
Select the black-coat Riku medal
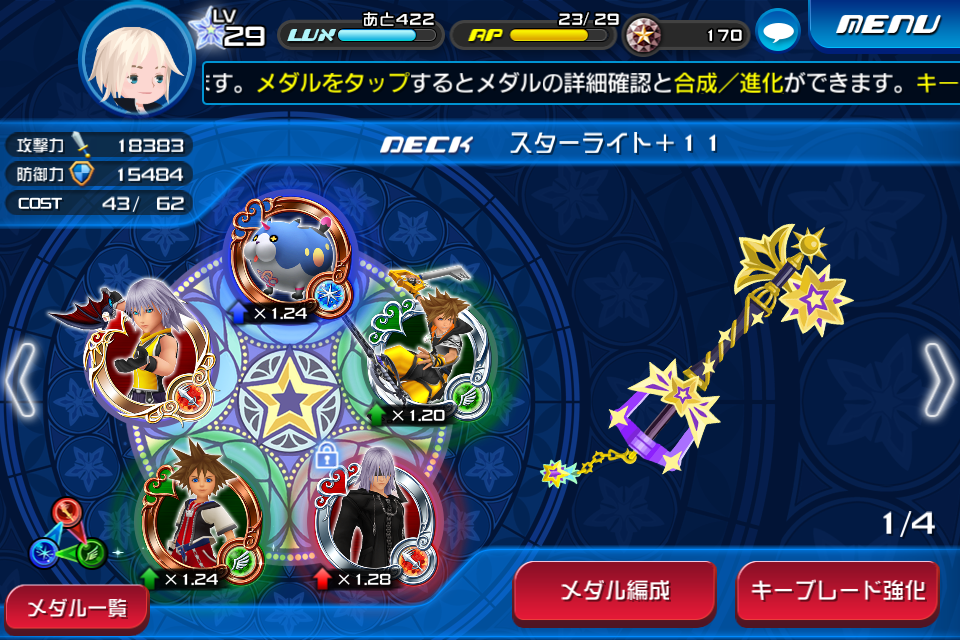click(x=372, y=512)
